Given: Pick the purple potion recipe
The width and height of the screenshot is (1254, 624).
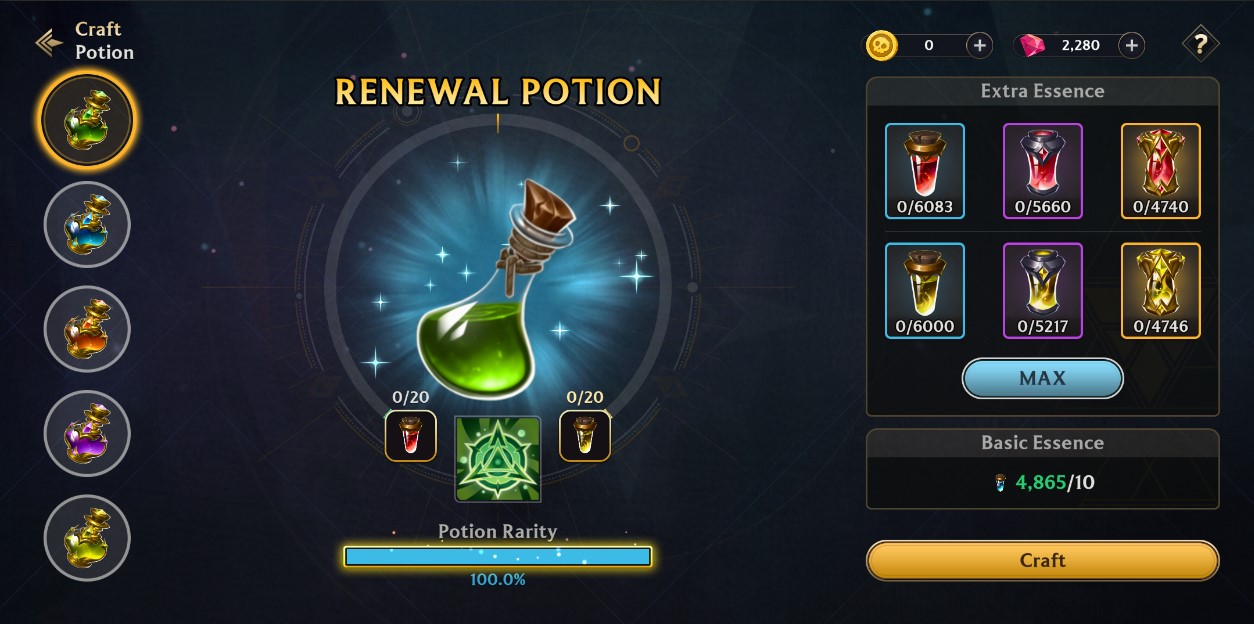Looking at the screenshot, I should click(x=87, y=433).
